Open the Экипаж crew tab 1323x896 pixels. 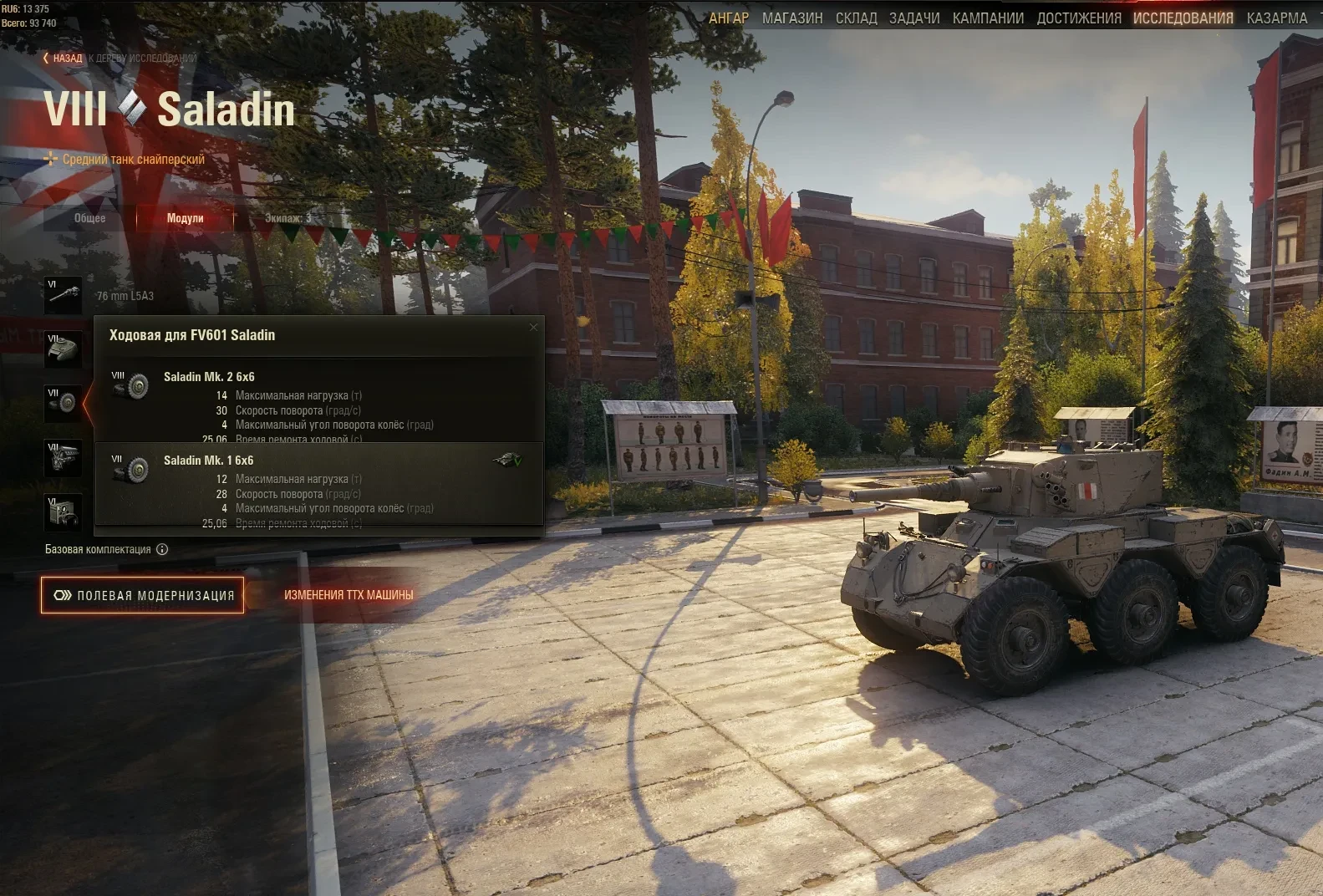[x=287, y=218]
